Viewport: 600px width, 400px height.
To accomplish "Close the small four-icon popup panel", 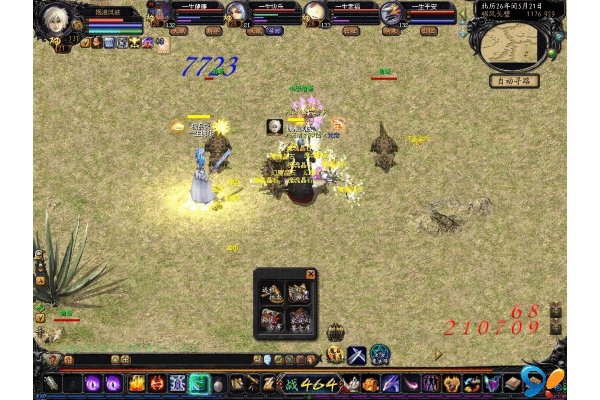I will click(310, 274).
